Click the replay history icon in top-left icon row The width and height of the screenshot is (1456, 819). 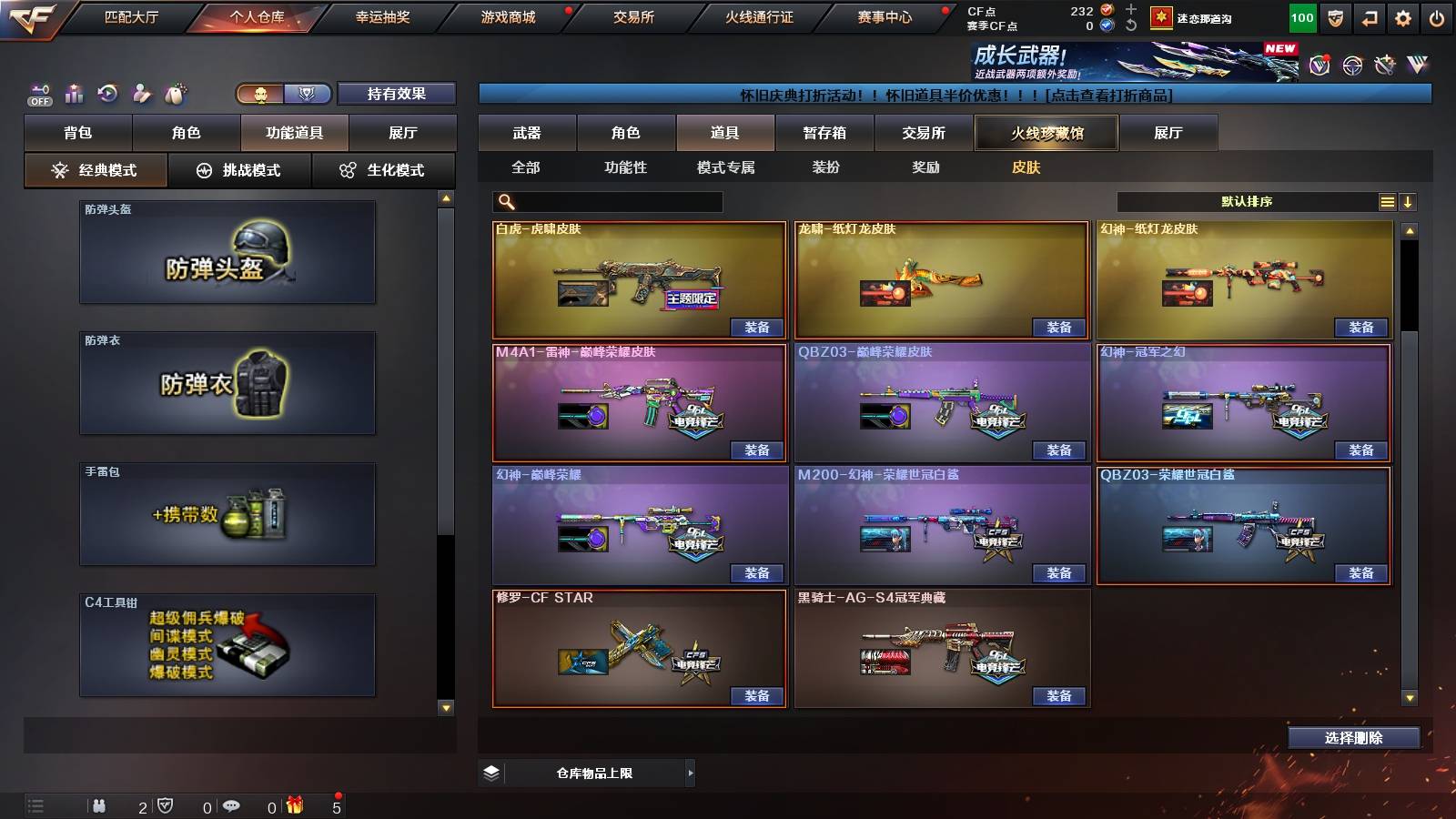pyautogui.click(x=107, y=93)
